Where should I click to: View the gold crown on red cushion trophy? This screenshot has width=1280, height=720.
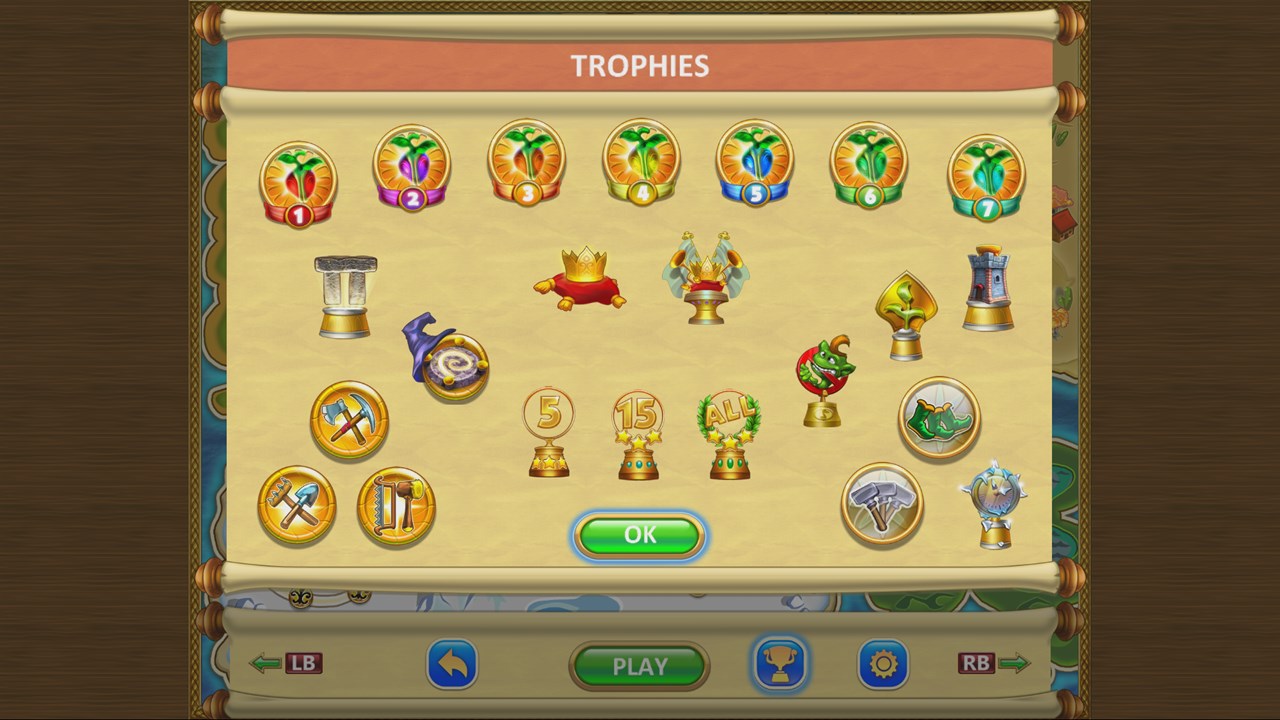tap(580, 279)
